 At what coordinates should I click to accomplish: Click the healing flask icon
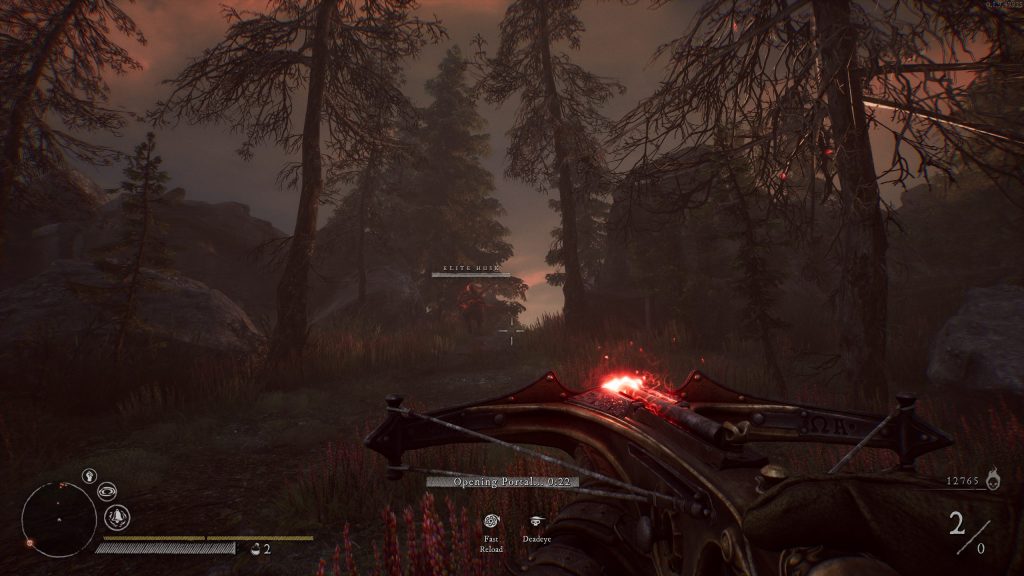pos(257,548)
